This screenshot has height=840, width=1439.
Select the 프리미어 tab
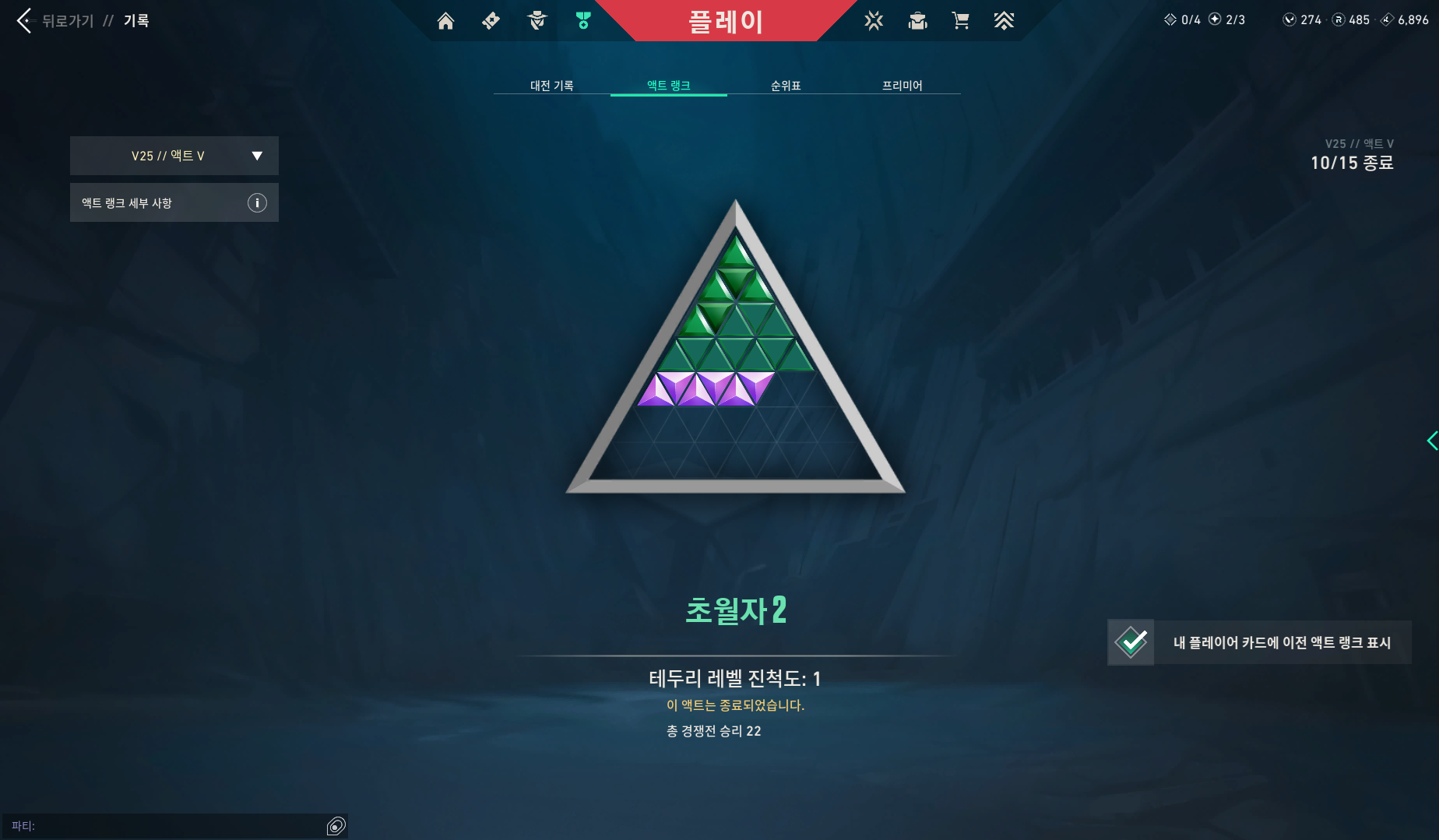pos(903,86)
